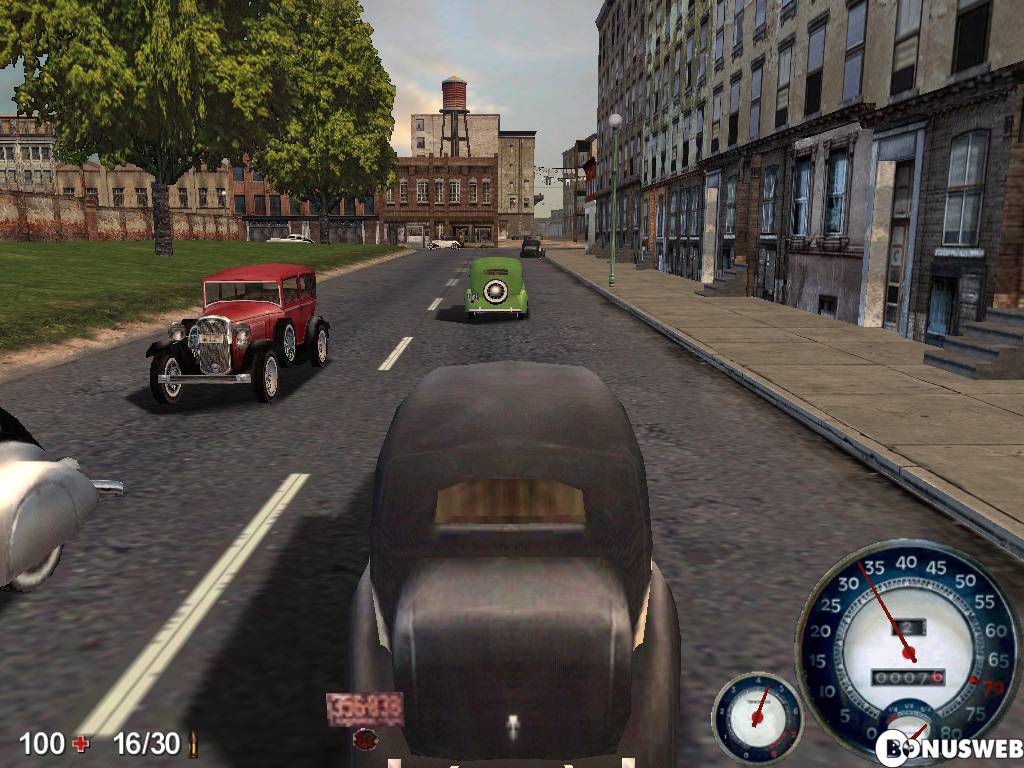Click the red health cross icon
Screen dimensions: 1024x768
click(x=80, y=743)
